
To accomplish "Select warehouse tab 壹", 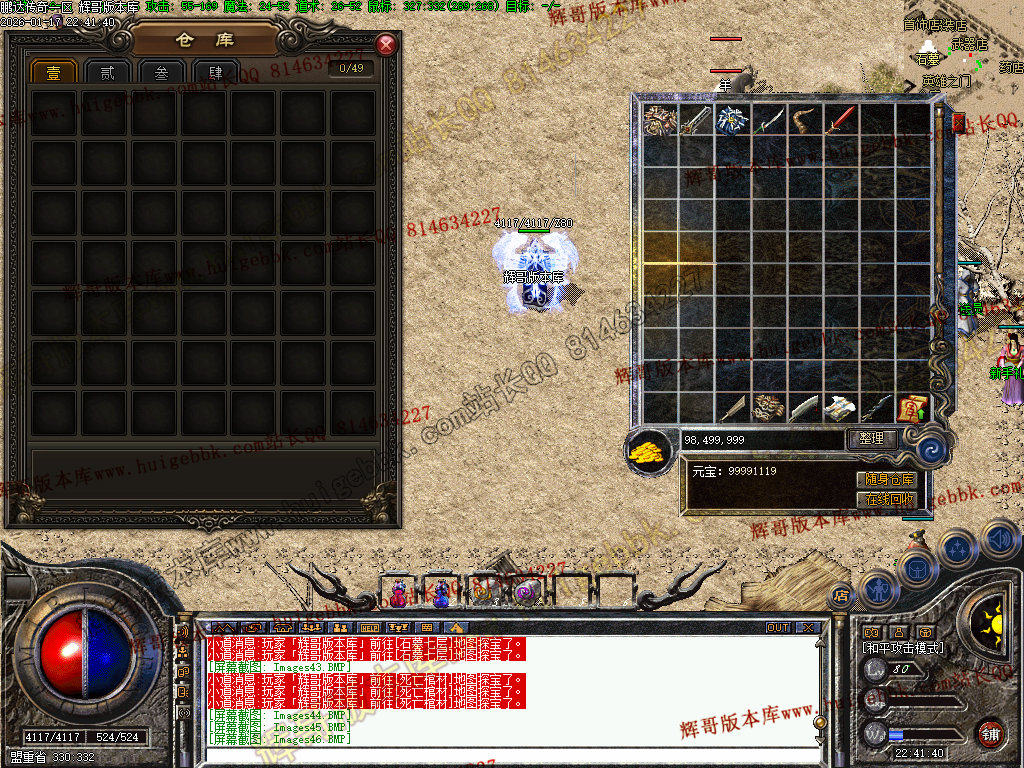I will coord(53,72).
